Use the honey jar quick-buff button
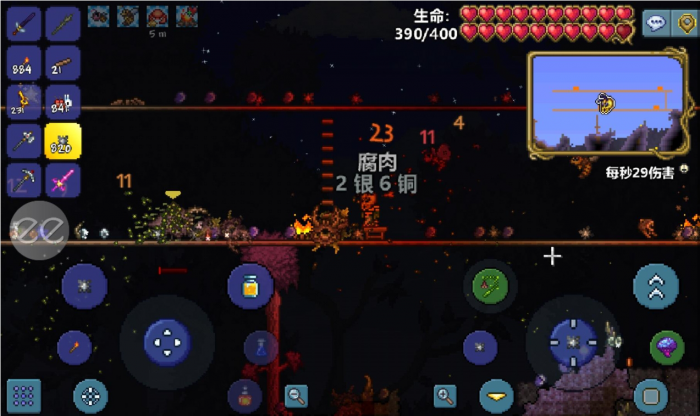 coord(250,286)
